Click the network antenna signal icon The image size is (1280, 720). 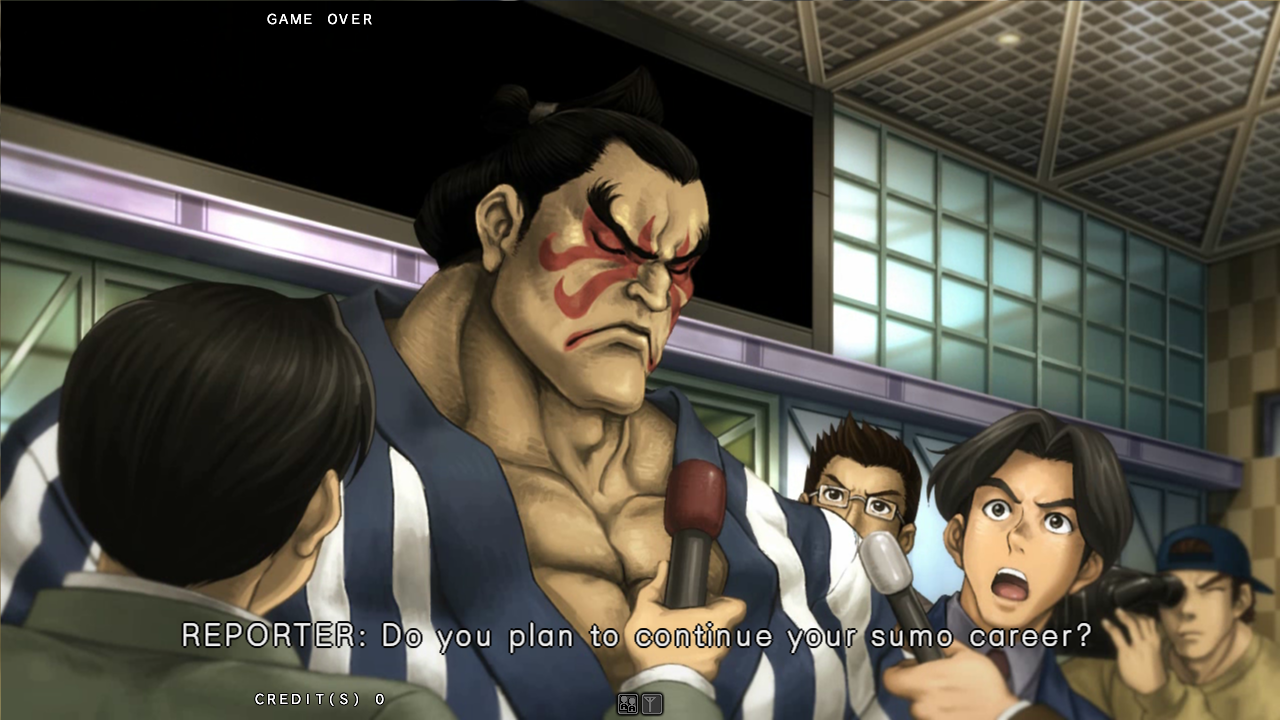[651, 704]
